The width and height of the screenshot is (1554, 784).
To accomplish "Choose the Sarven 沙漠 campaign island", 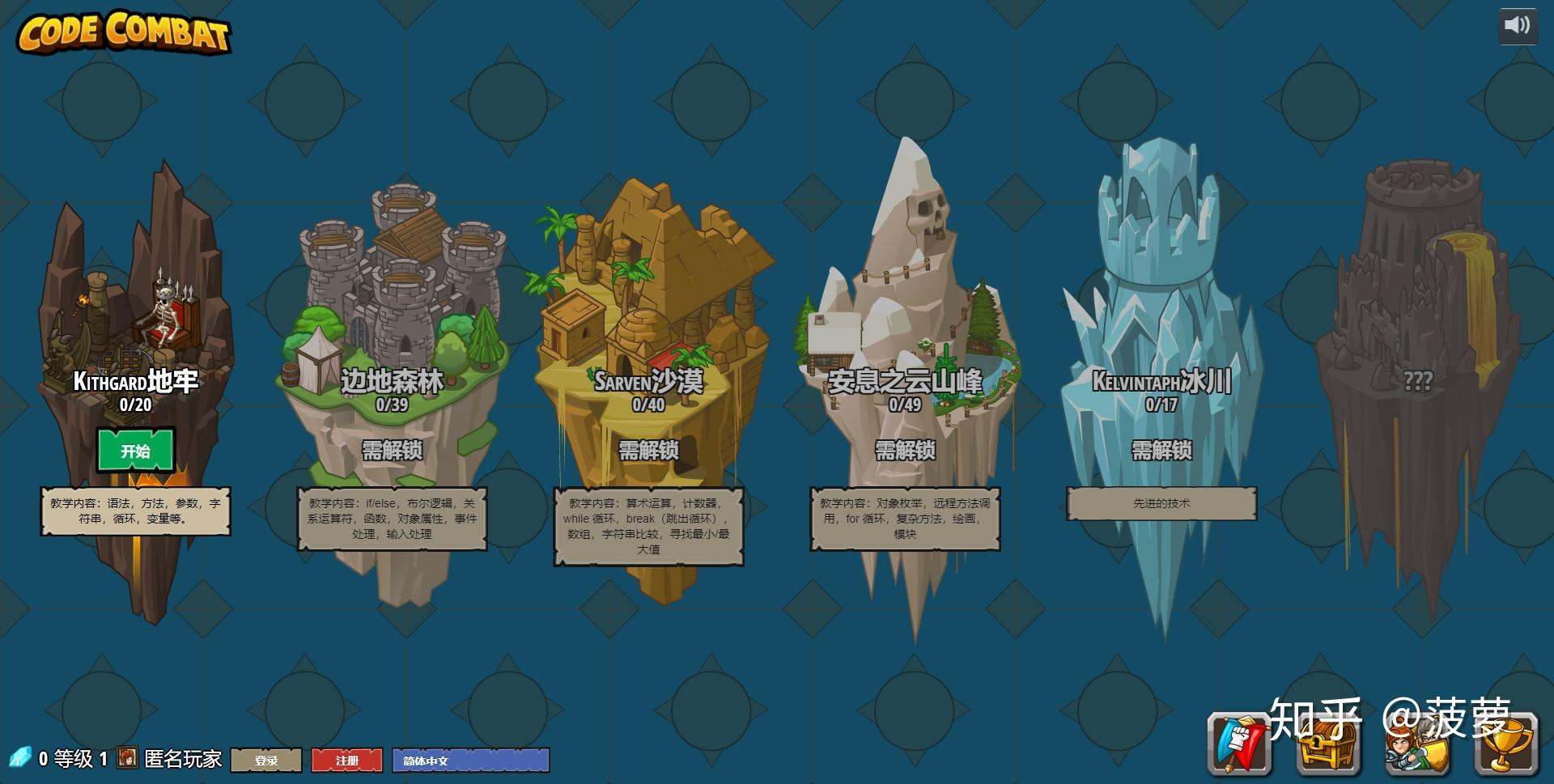I will point(648,324).
